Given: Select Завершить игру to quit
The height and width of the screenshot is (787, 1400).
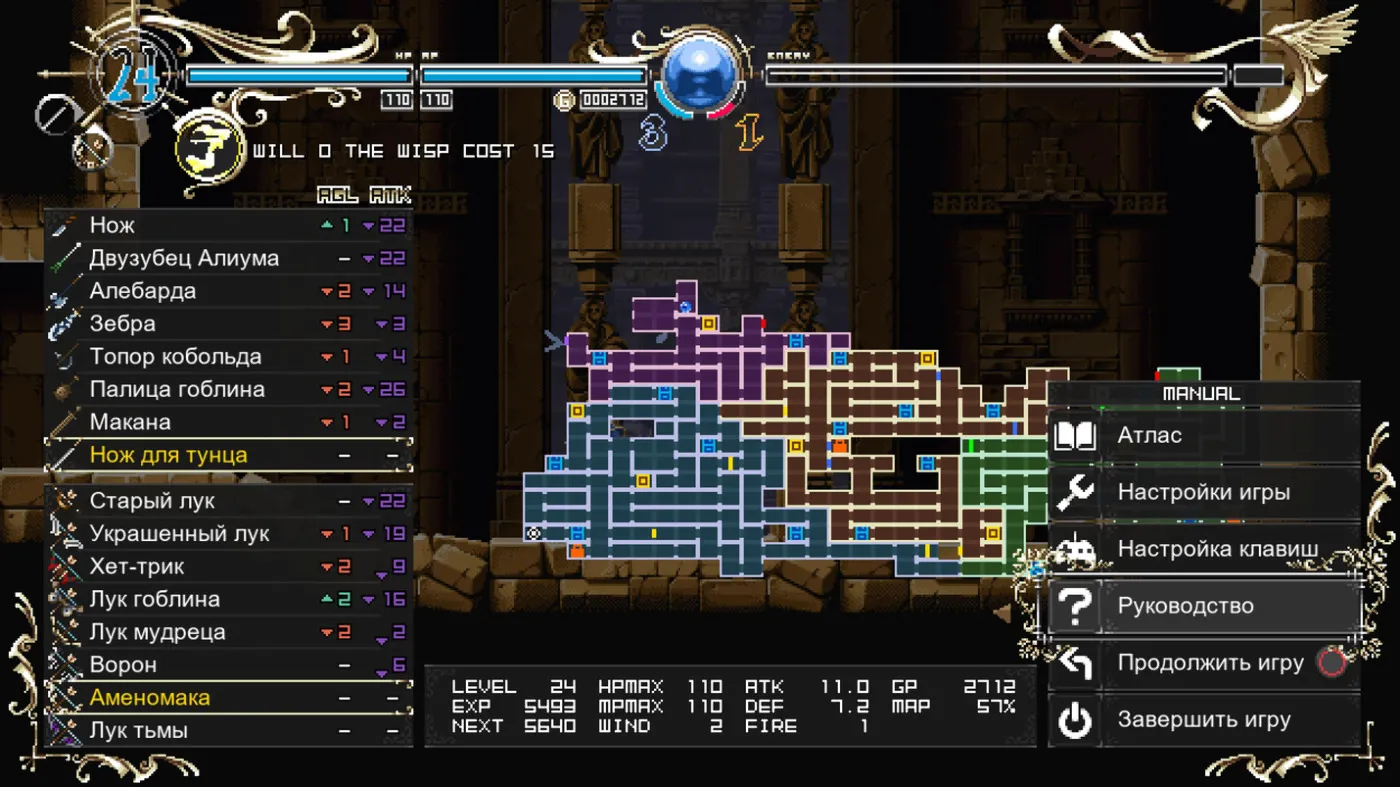Looking at the screenshot, I should click(x=1204, y=720).
